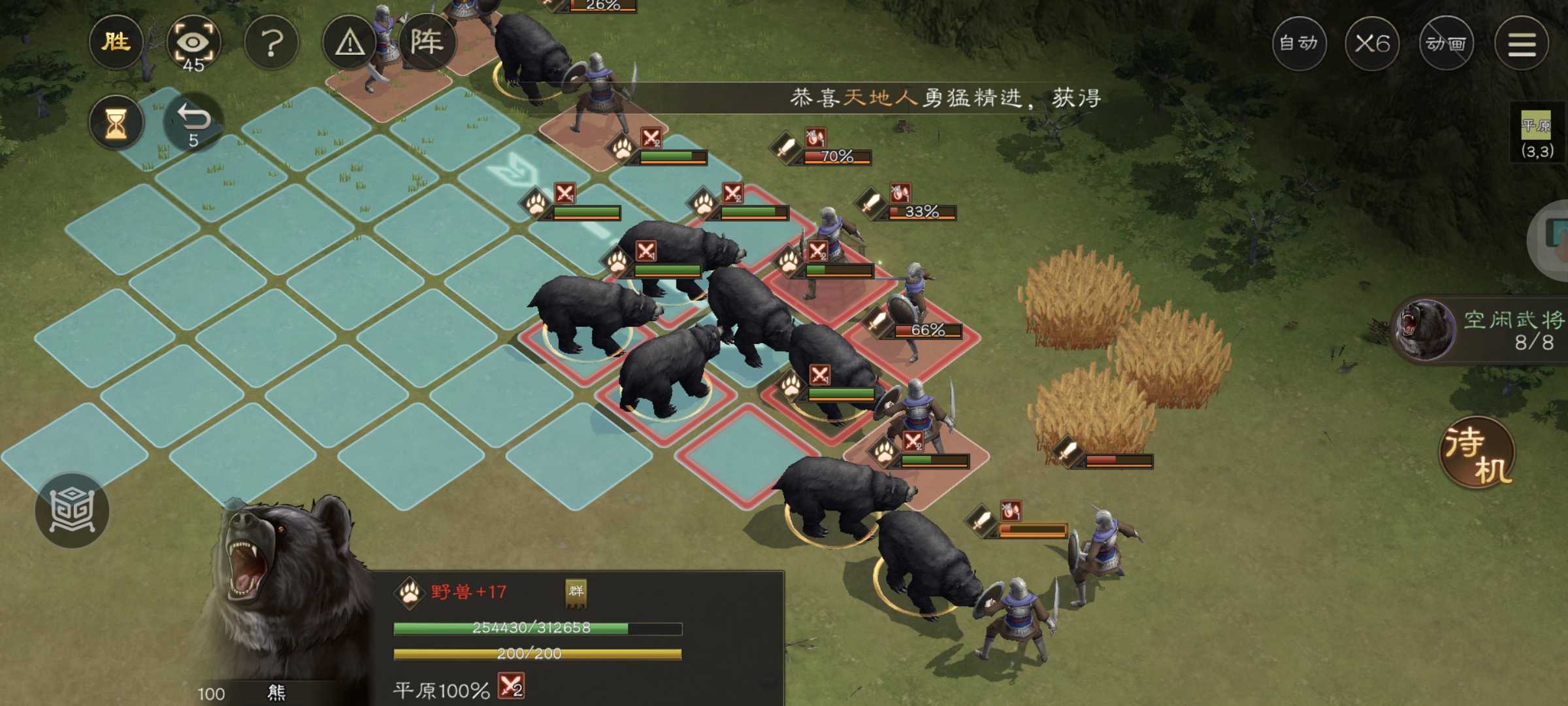Open the 阵 formation icon
The height and width of the screenshot is (706, 1568).
(x=429, y=41)
